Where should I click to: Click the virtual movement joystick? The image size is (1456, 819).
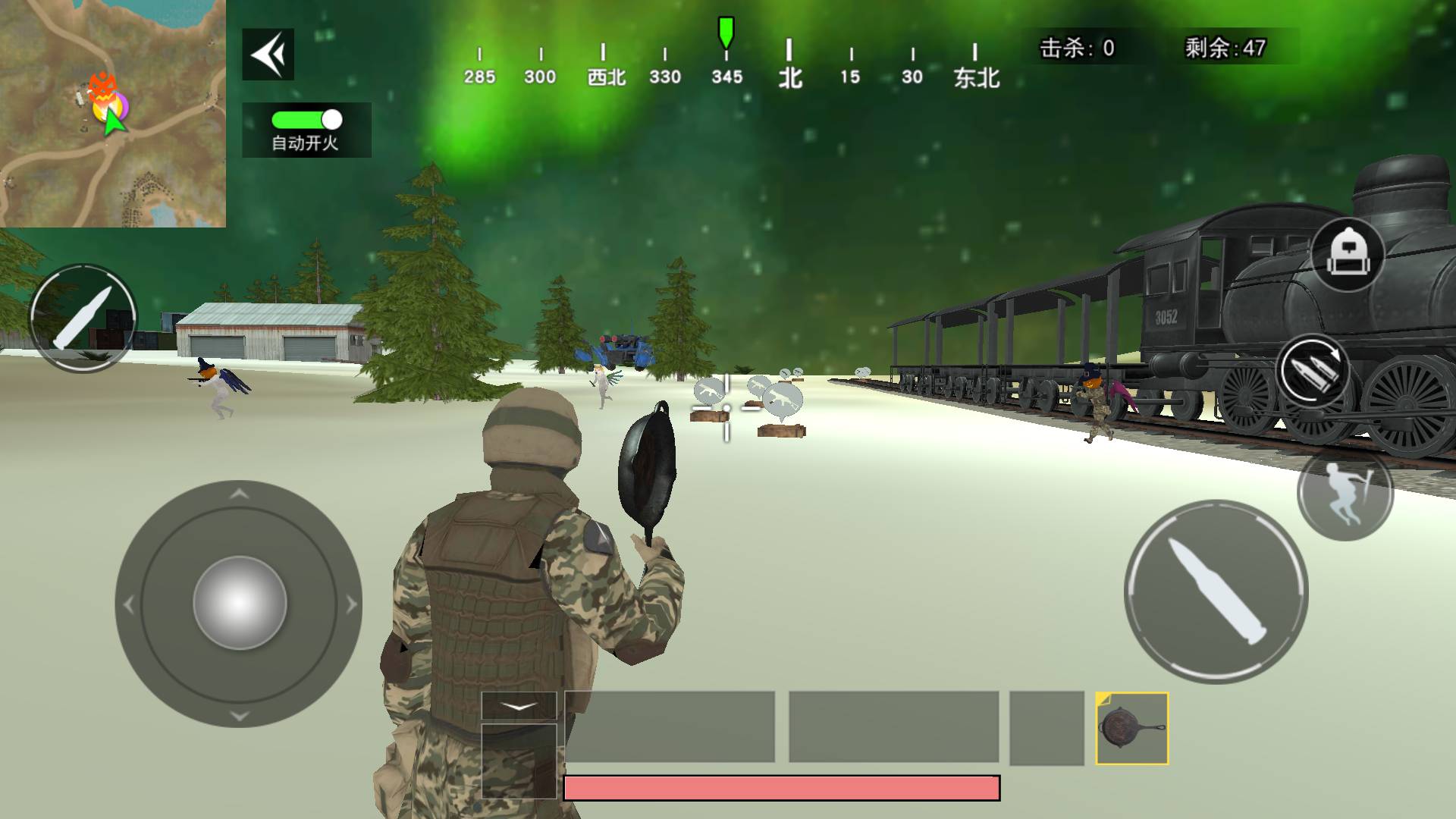[239, 604]
